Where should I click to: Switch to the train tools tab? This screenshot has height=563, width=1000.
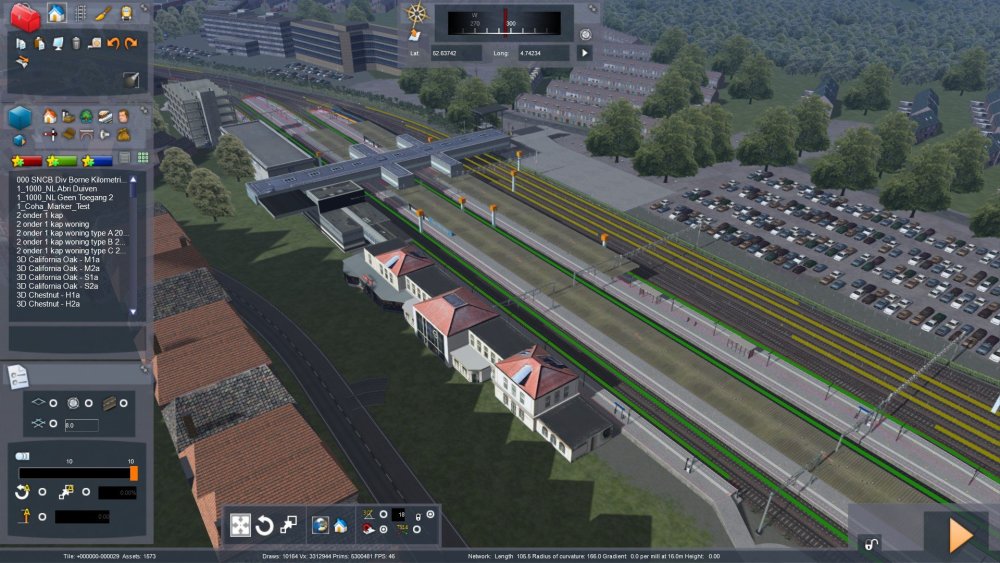[x=127, y=13]
